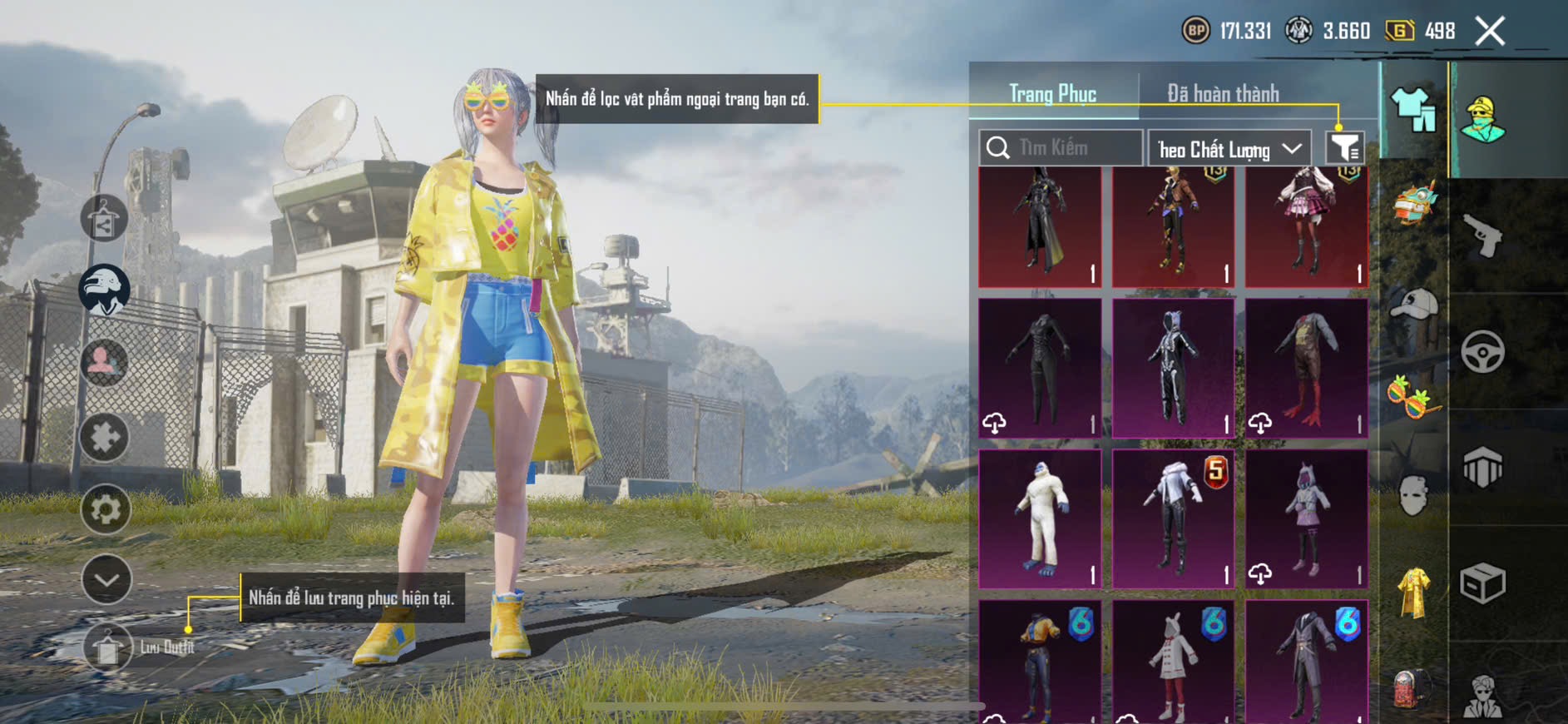Screen dimensions: 1568x724
Task: Pick the pink skirt schoolgirl outfit
Action: pyautogui.click(x=1306, y=226)
